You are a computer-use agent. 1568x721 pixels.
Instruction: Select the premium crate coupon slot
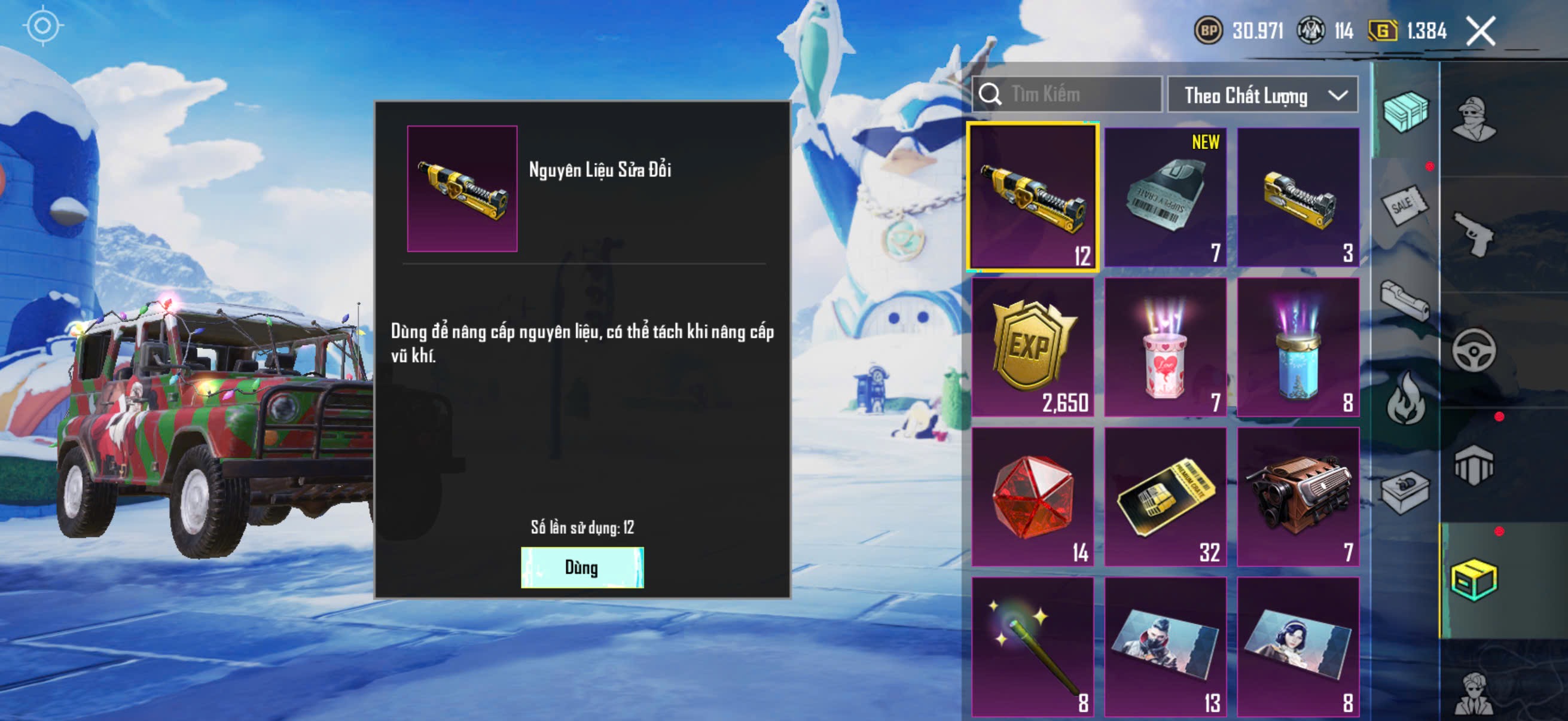point(1165,496)
